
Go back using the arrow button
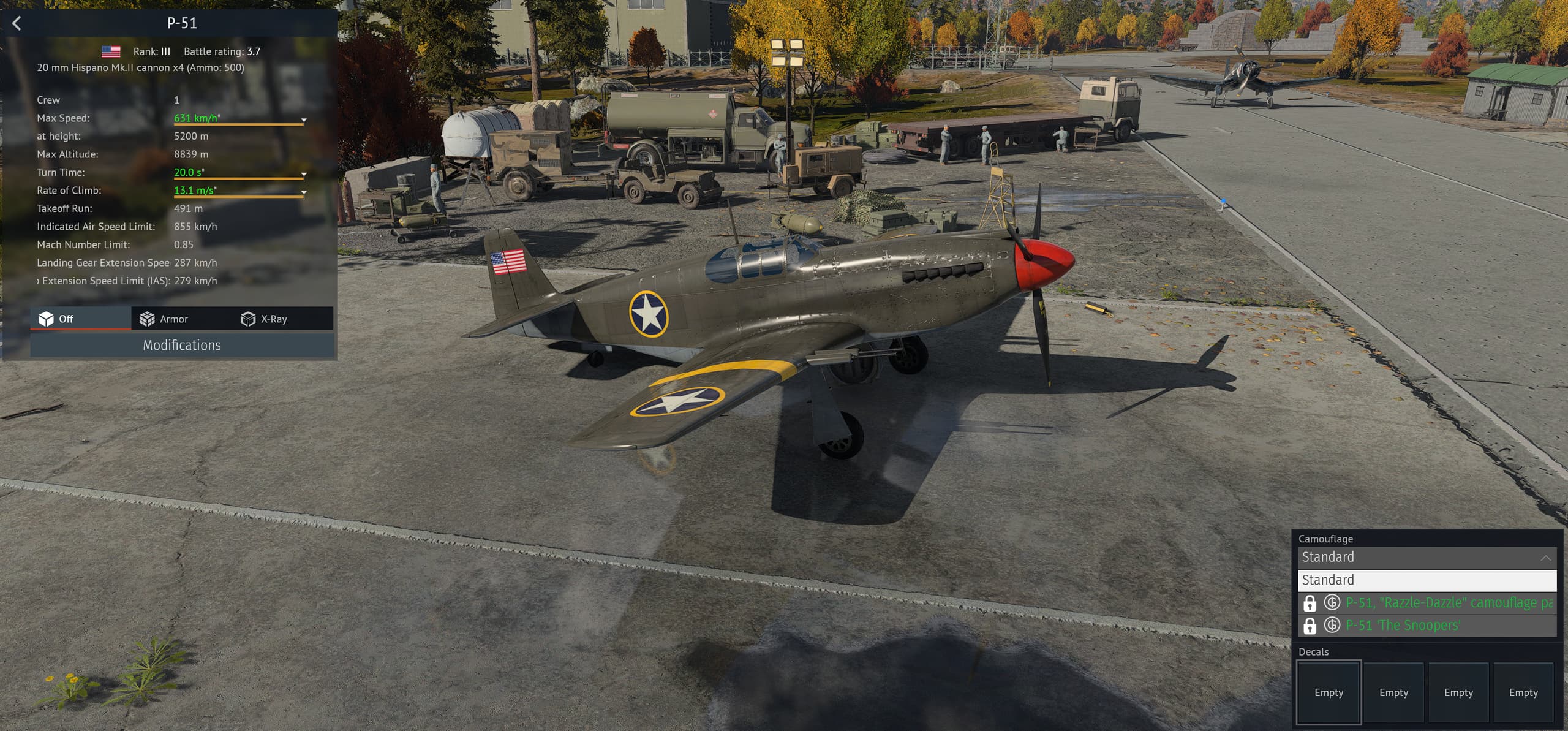[x=17, y=23]
